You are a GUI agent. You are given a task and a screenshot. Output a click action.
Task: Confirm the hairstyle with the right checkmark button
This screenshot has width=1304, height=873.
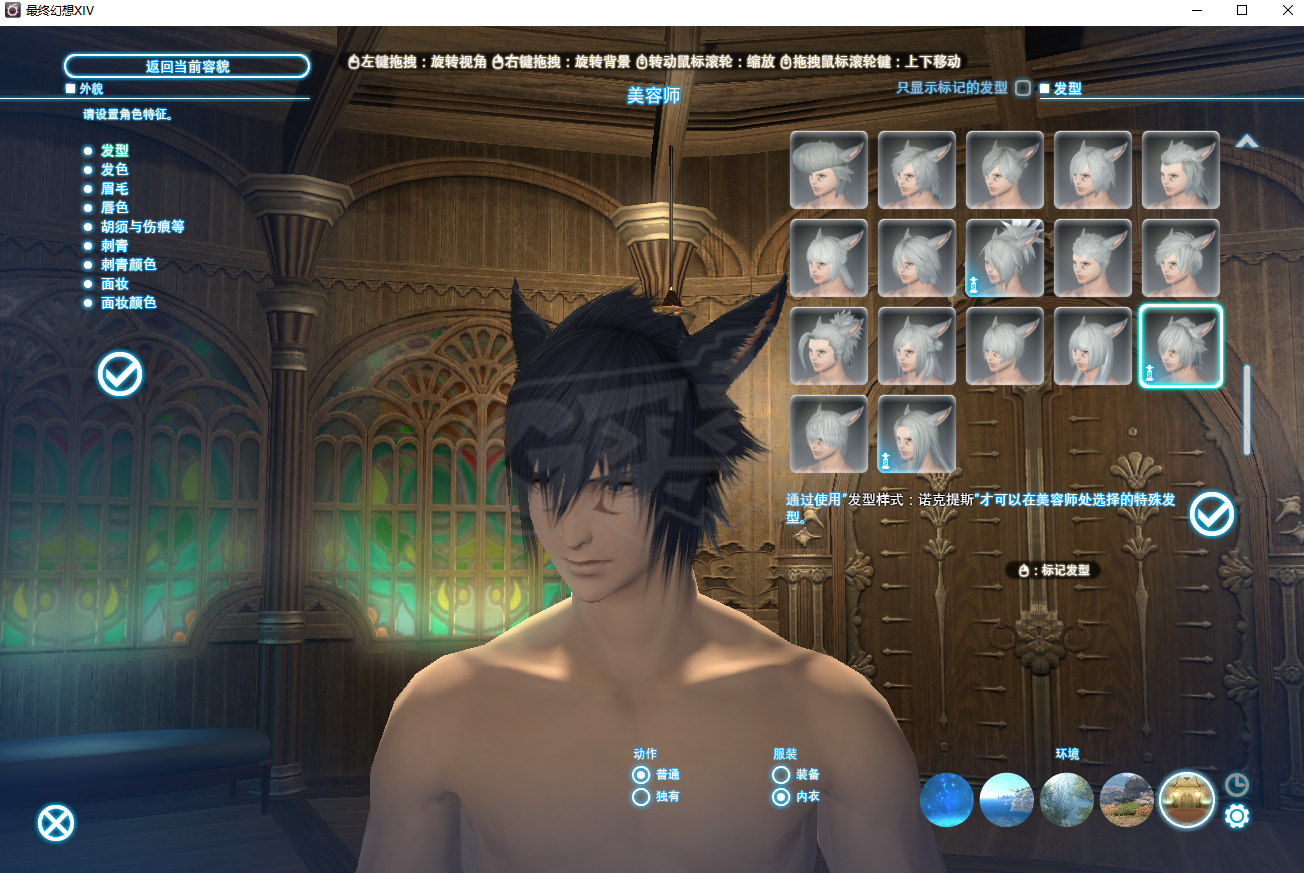(x=1212, y=515)
